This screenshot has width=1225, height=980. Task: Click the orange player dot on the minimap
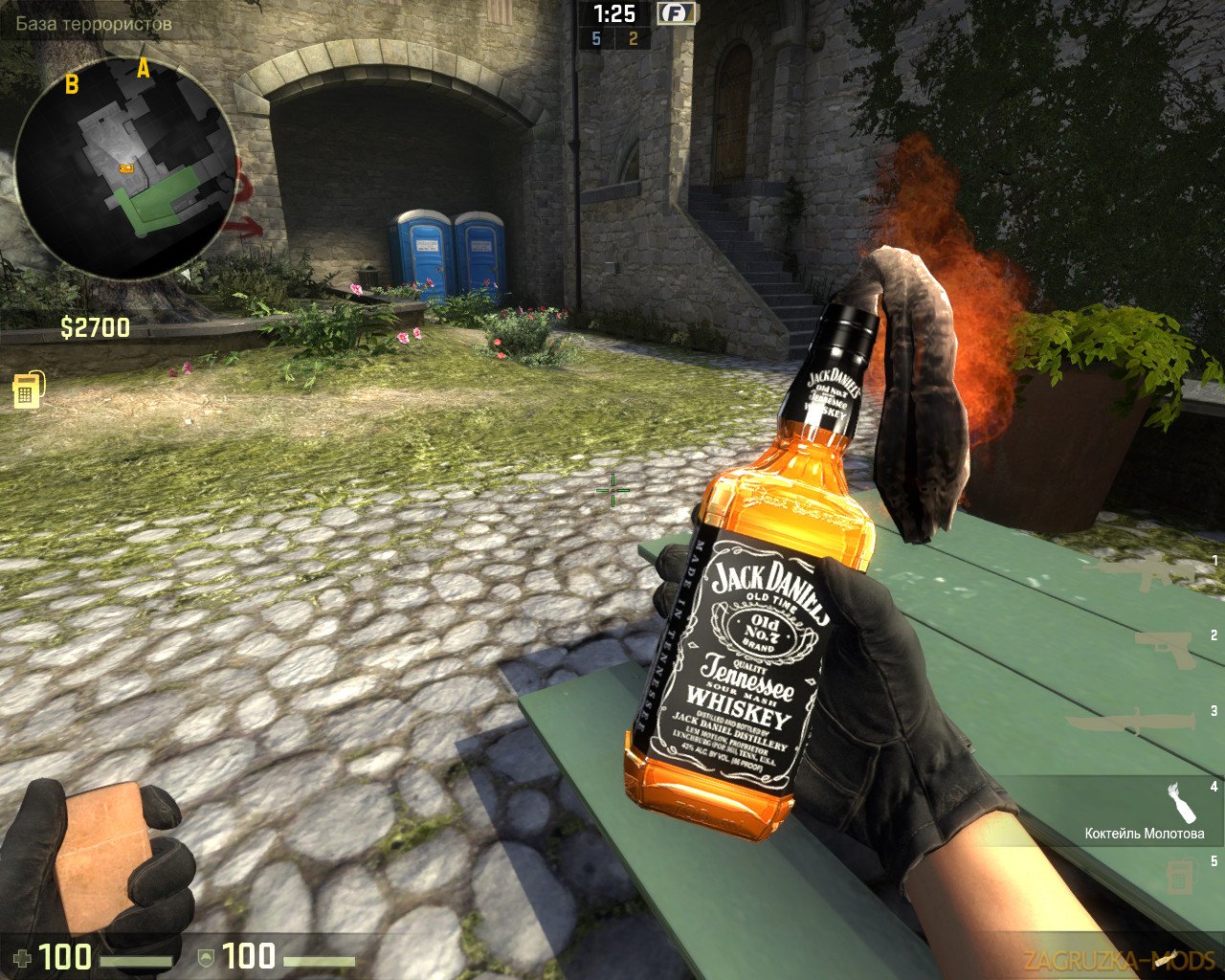126,169
